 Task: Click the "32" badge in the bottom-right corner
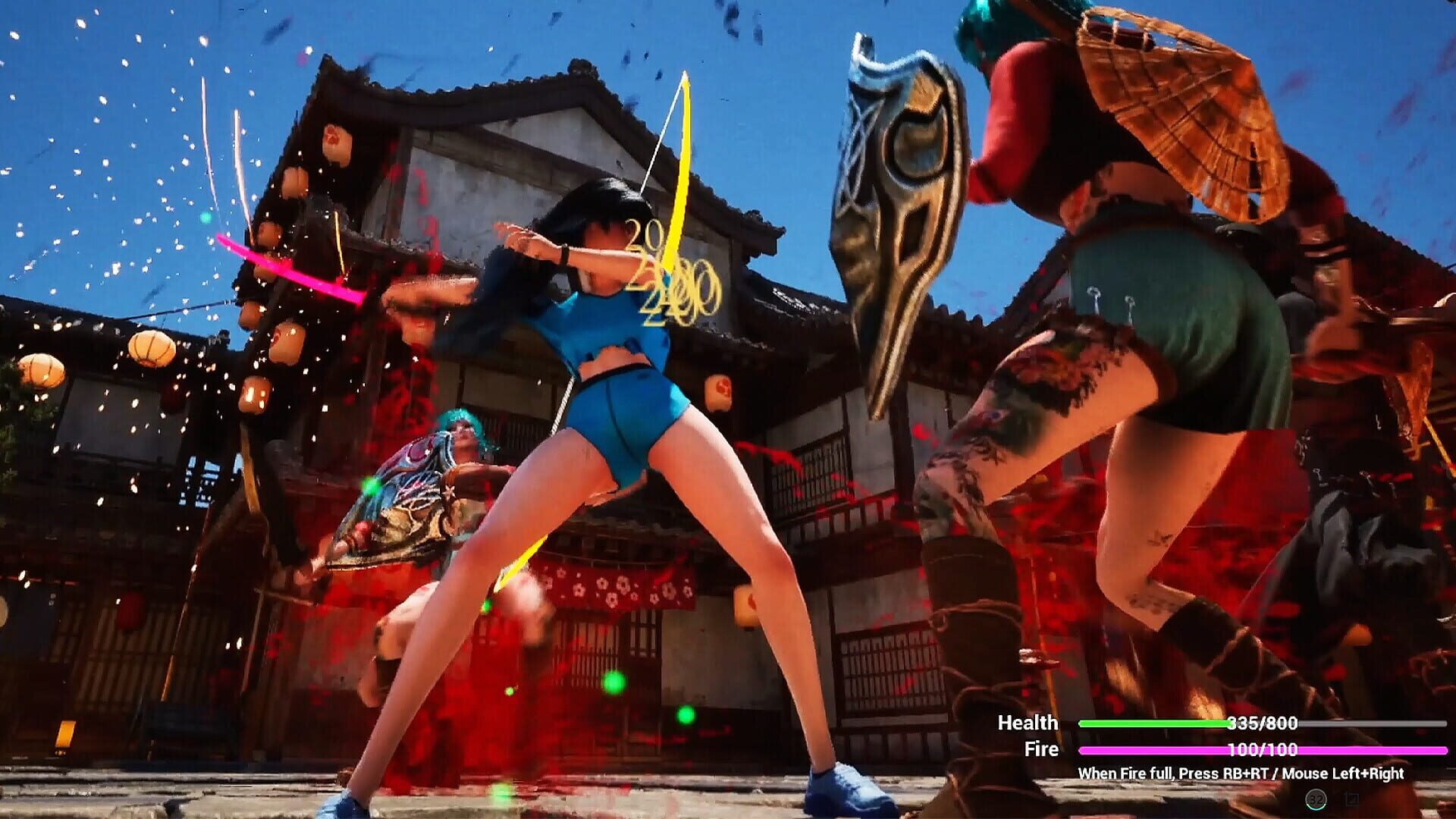click(1316, 799)
